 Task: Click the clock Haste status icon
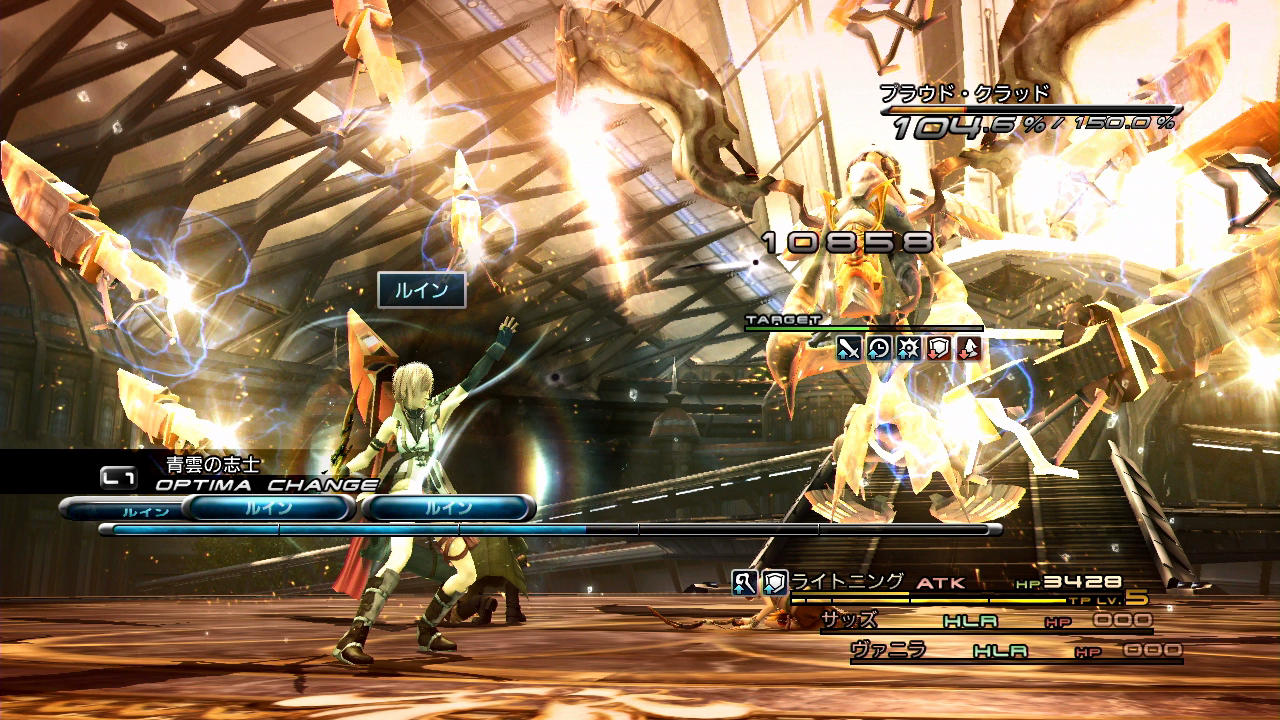pos(879,348)
